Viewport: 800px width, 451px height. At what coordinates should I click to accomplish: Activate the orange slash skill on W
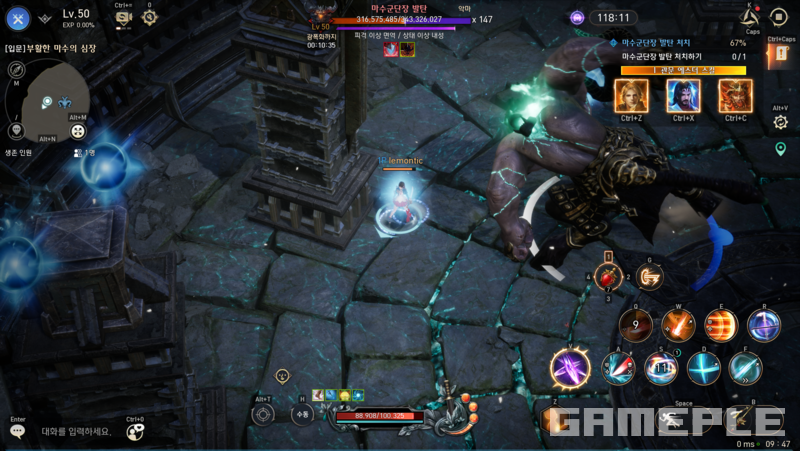pyautogui.click(x=679, y=325)
